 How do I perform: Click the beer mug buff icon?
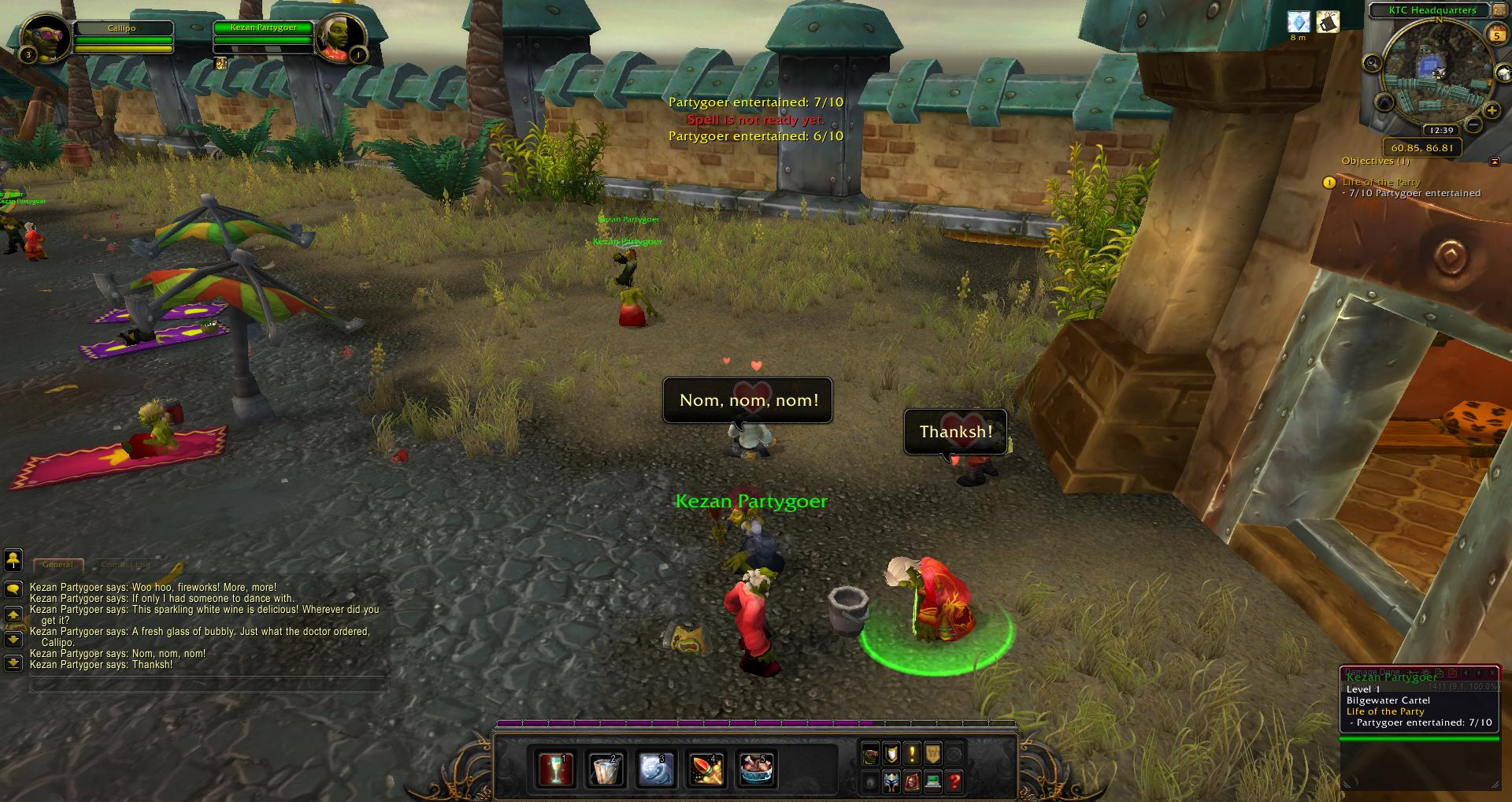[x=1328, y=22]
